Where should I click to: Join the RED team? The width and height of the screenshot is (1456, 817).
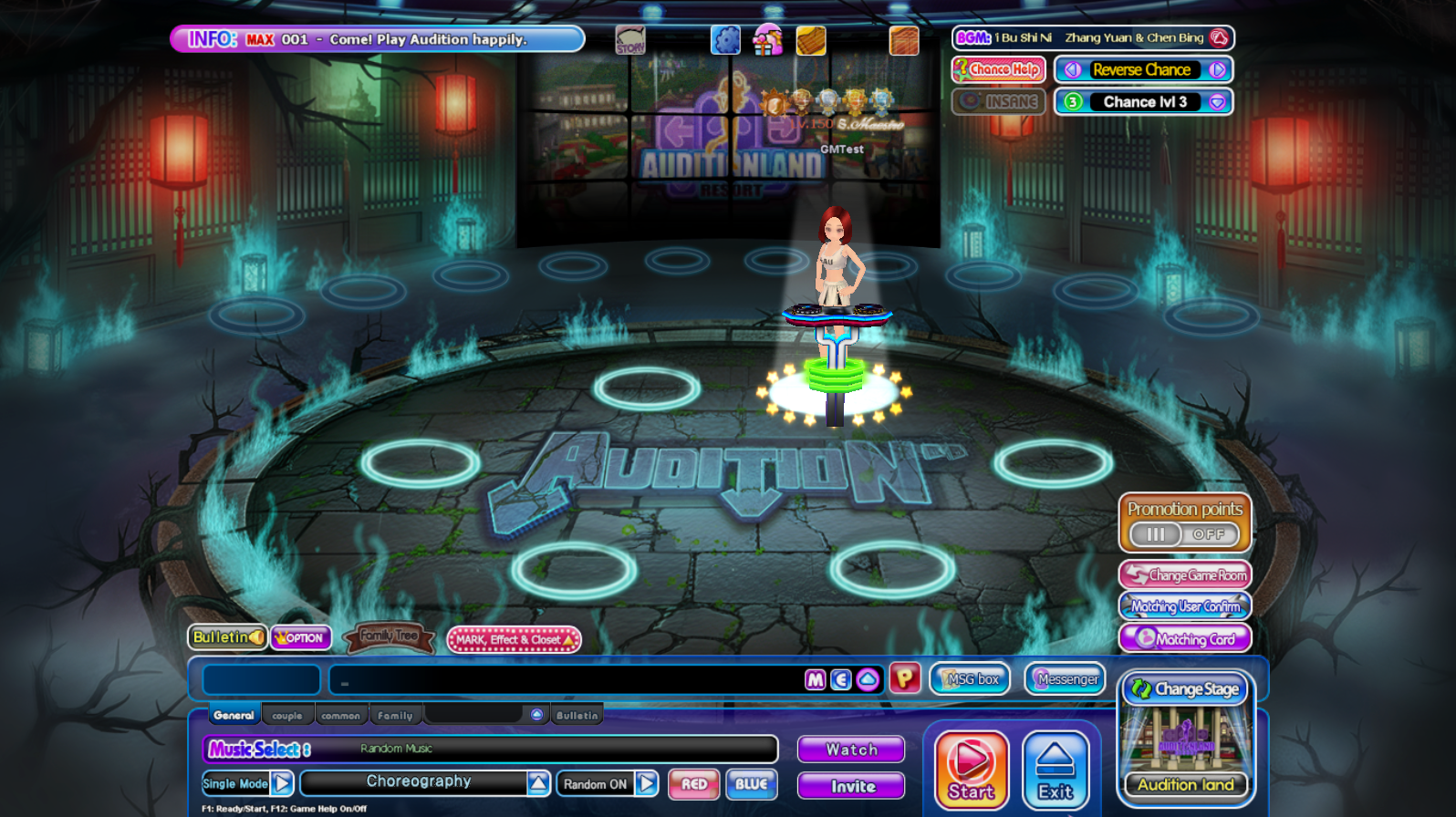click(x=693, y=784)
